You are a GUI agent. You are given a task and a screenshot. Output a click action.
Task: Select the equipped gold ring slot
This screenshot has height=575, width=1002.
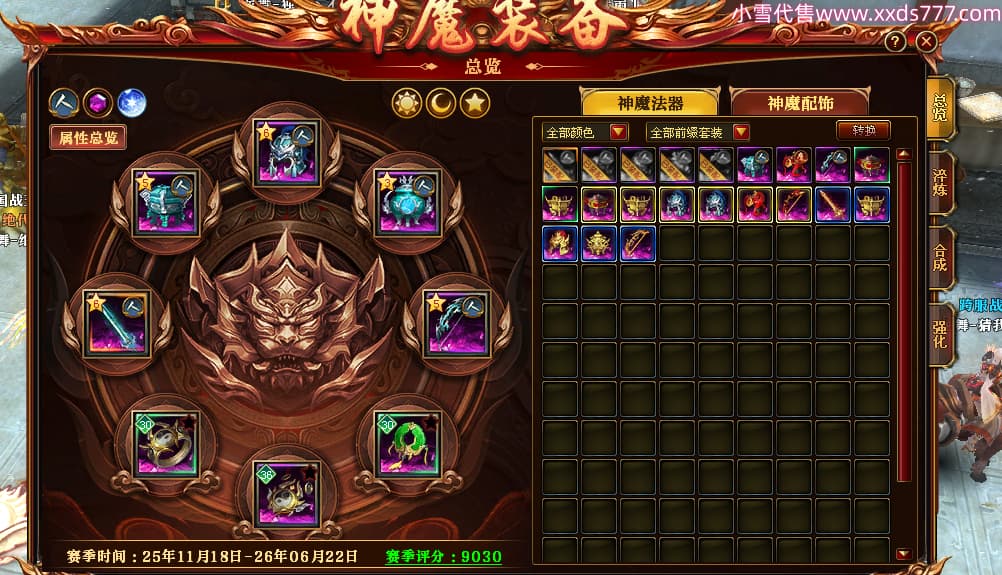coord(167,443)
